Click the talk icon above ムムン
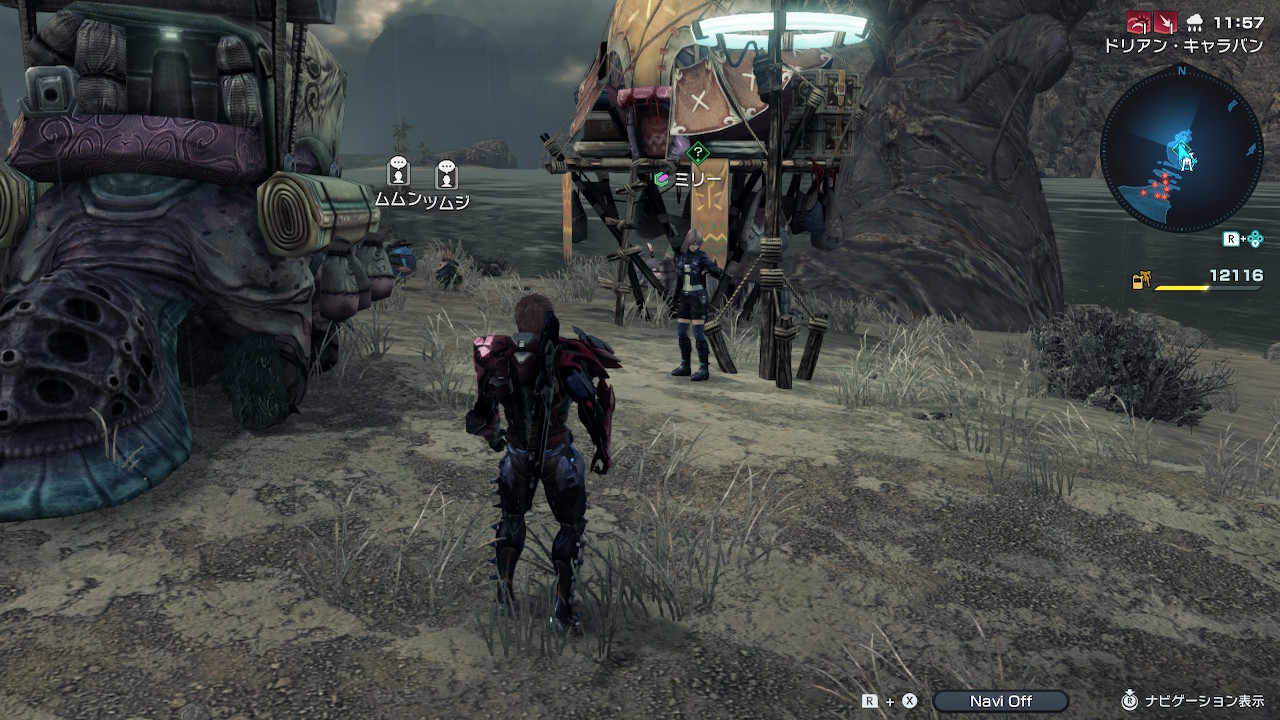Viewport: 1280px width, 720px height. point(398,172)
